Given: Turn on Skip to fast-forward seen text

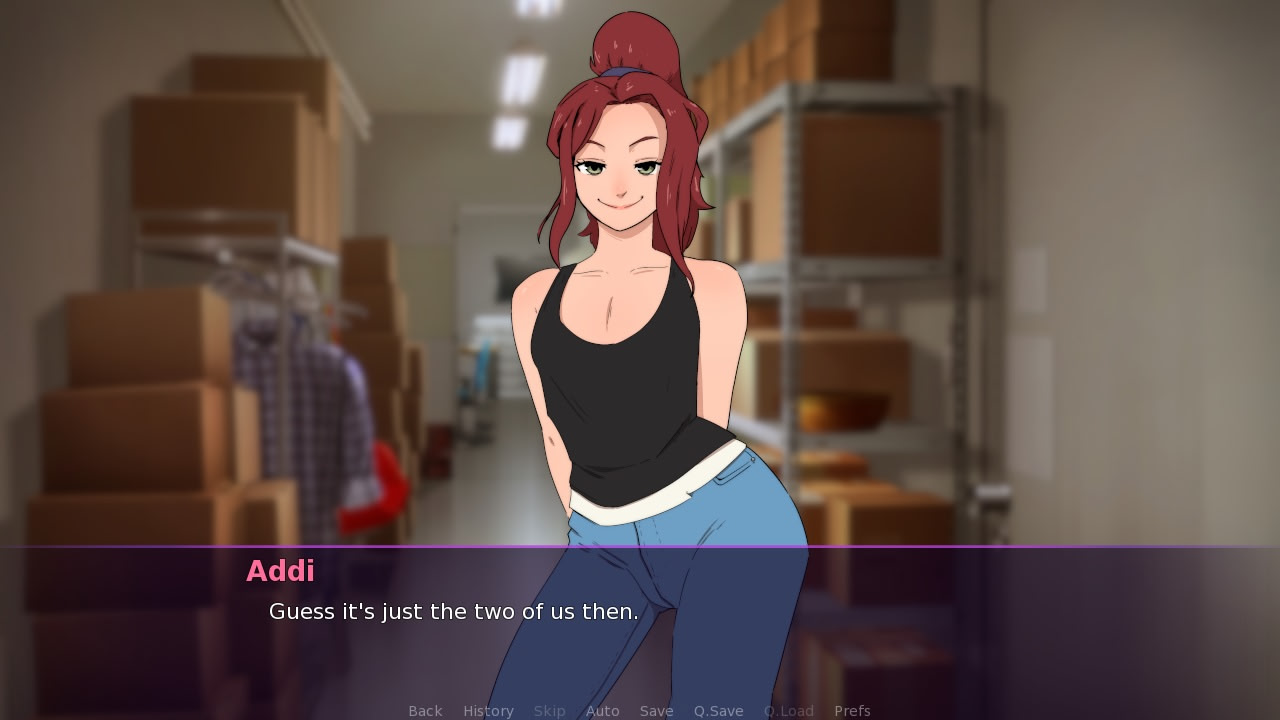Looking at the screenshot, I should [549, 710].
